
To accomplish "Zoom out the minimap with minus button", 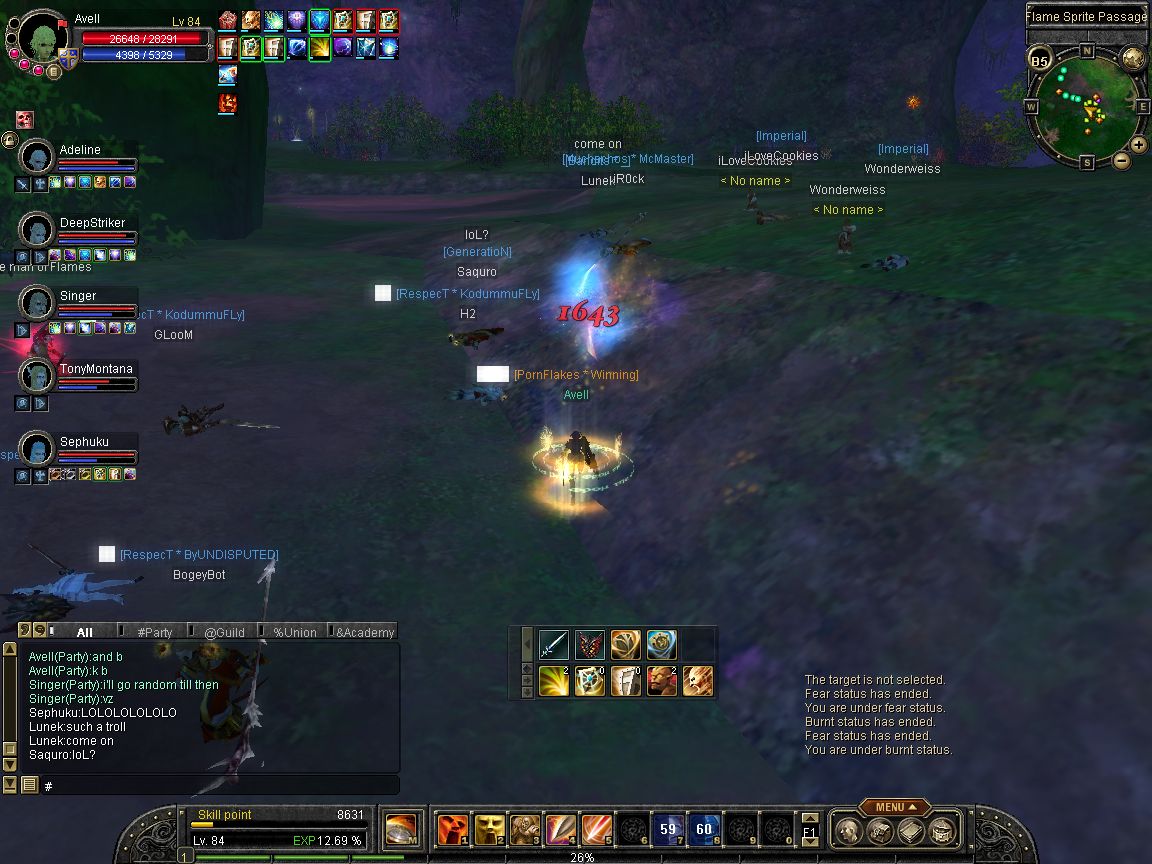I will (x=1121, y=160).
